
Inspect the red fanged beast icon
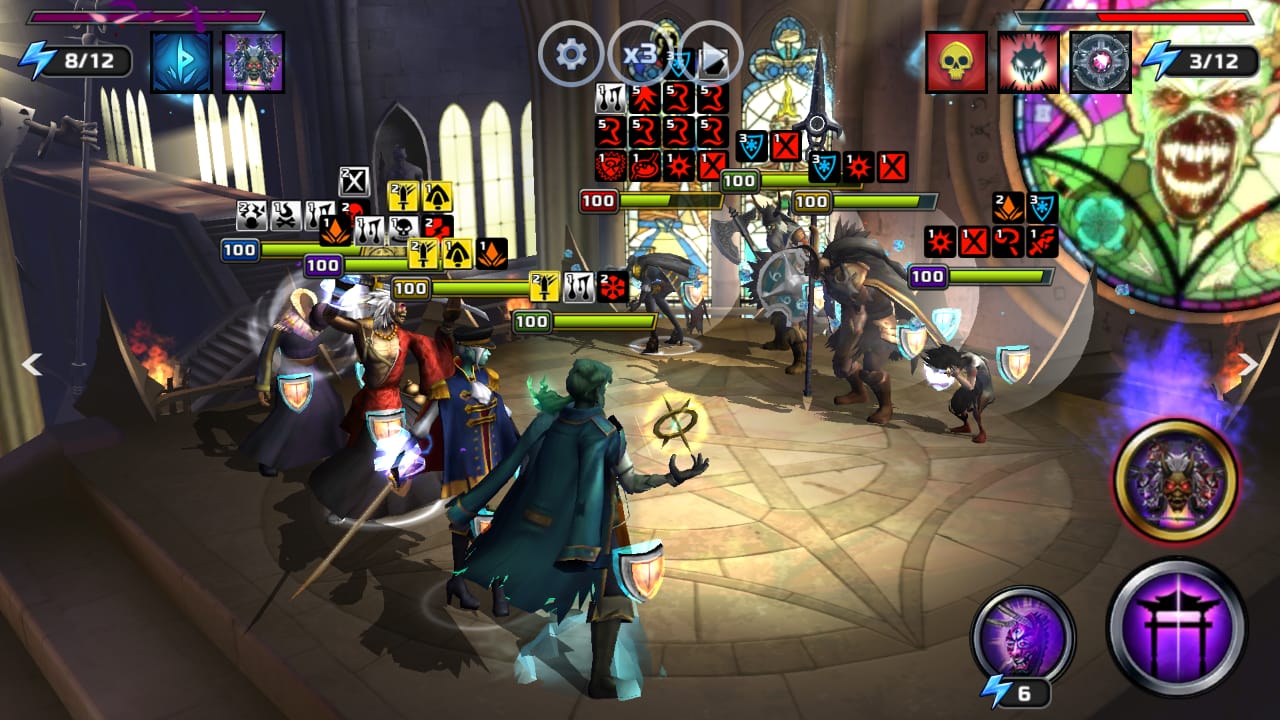[1028, 62]
